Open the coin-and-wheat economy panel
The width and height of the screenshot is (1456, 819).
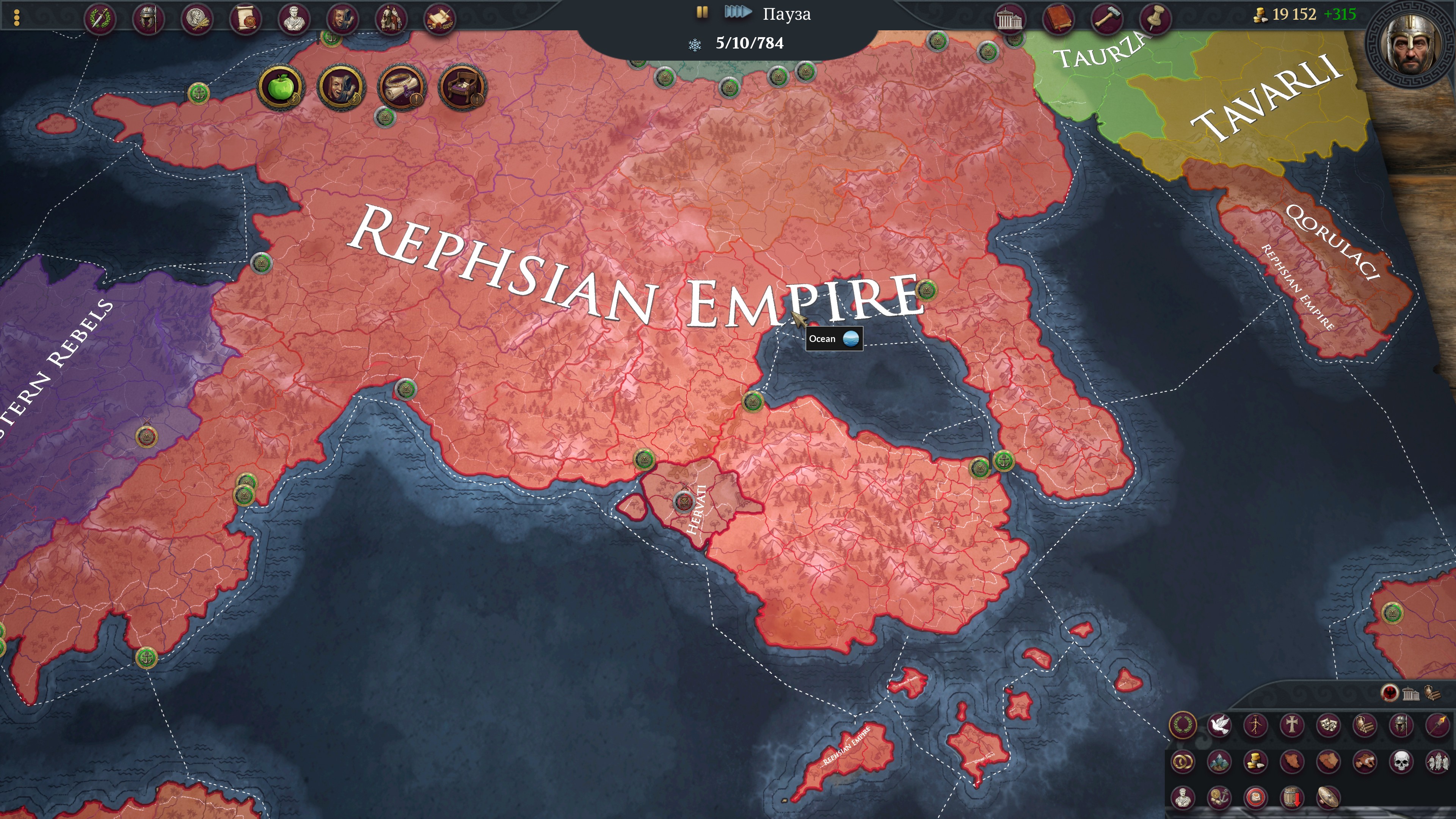(x=197, y=19)
